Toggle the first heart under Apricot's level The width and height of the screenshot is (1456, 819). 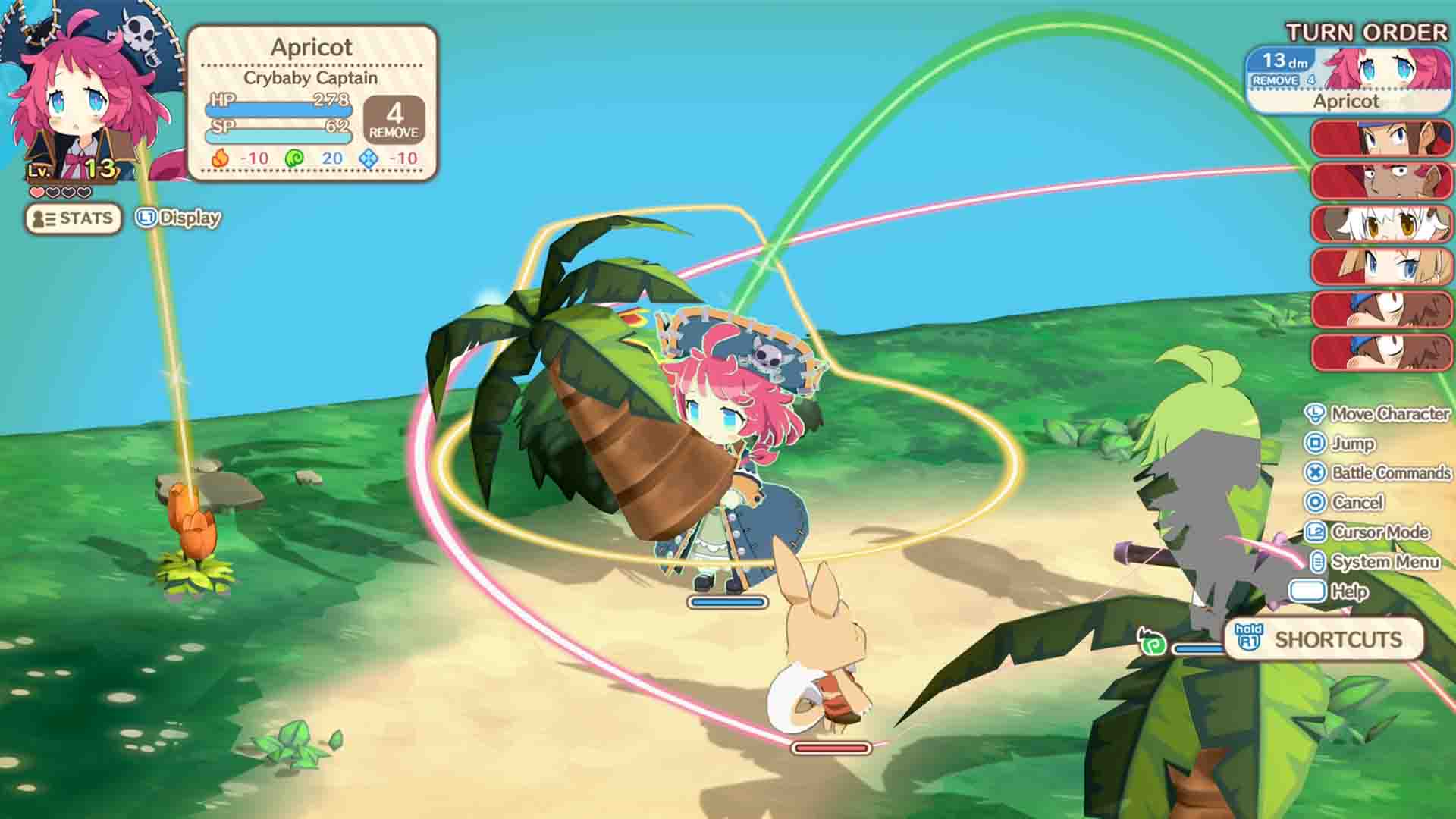(x=36, y=191)
